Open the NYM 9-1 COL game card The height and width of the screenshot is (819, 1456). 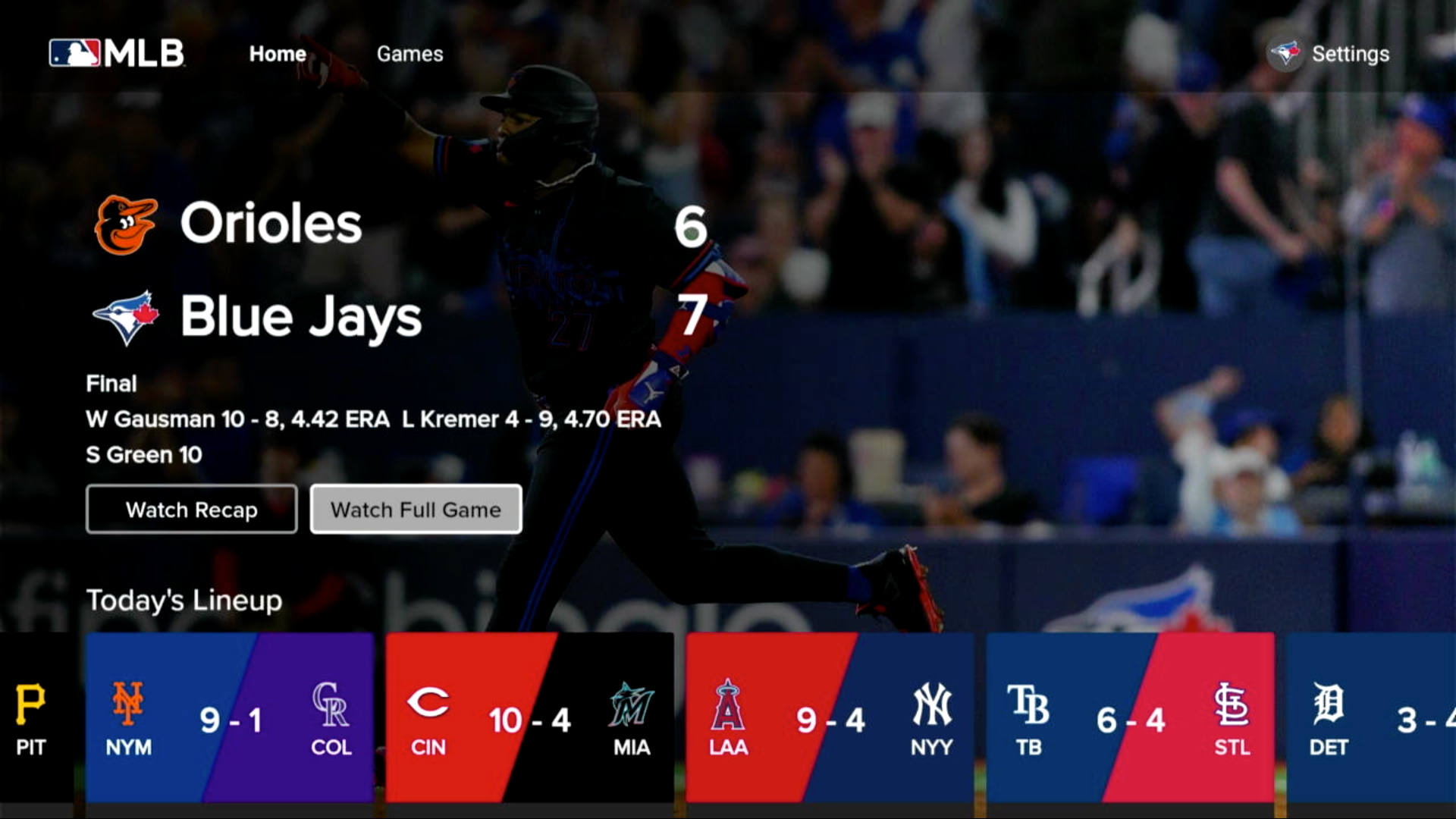point(231,720)
